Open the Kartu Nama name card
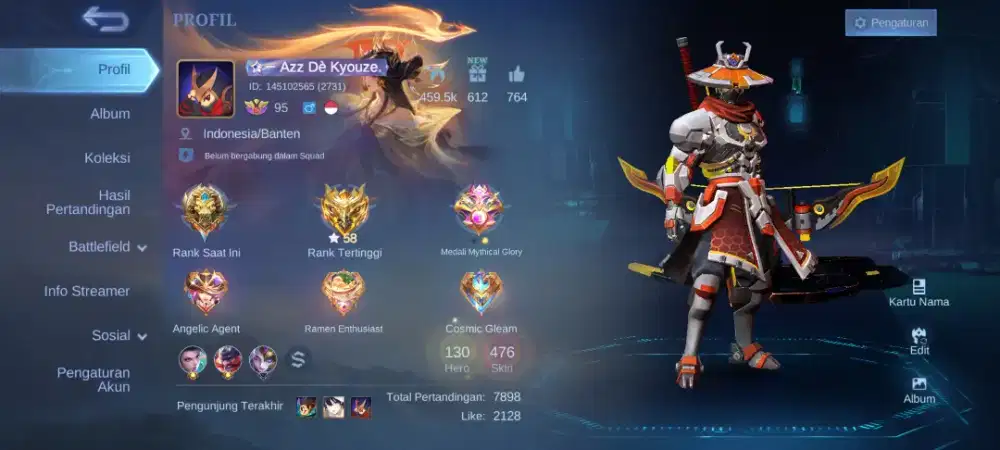This screenshot has width=1000, height=450. (919, 292)
